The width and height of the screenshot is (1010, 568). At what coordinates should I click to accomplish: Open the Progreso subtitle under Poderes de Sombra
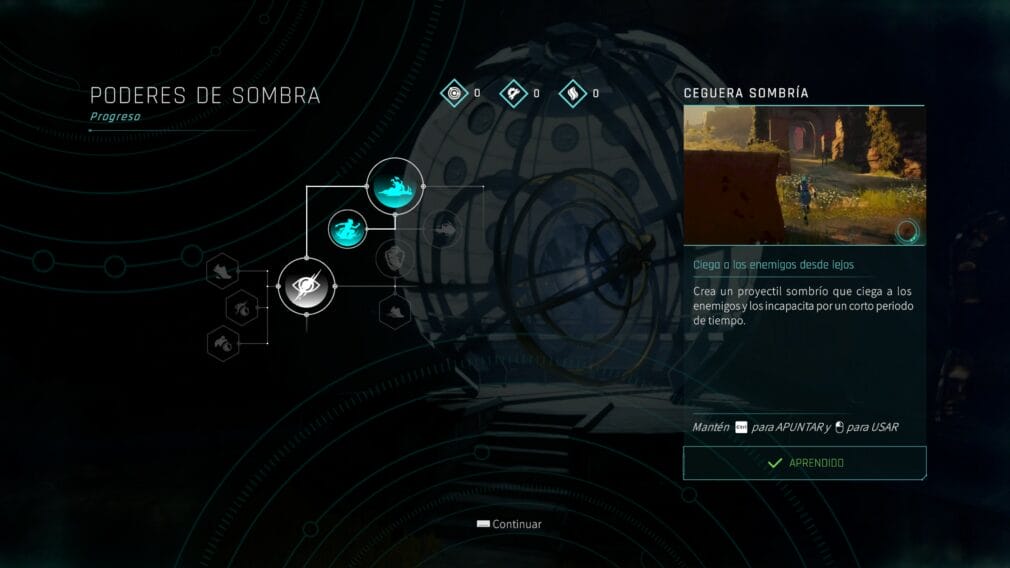click(x=115, y=117)
